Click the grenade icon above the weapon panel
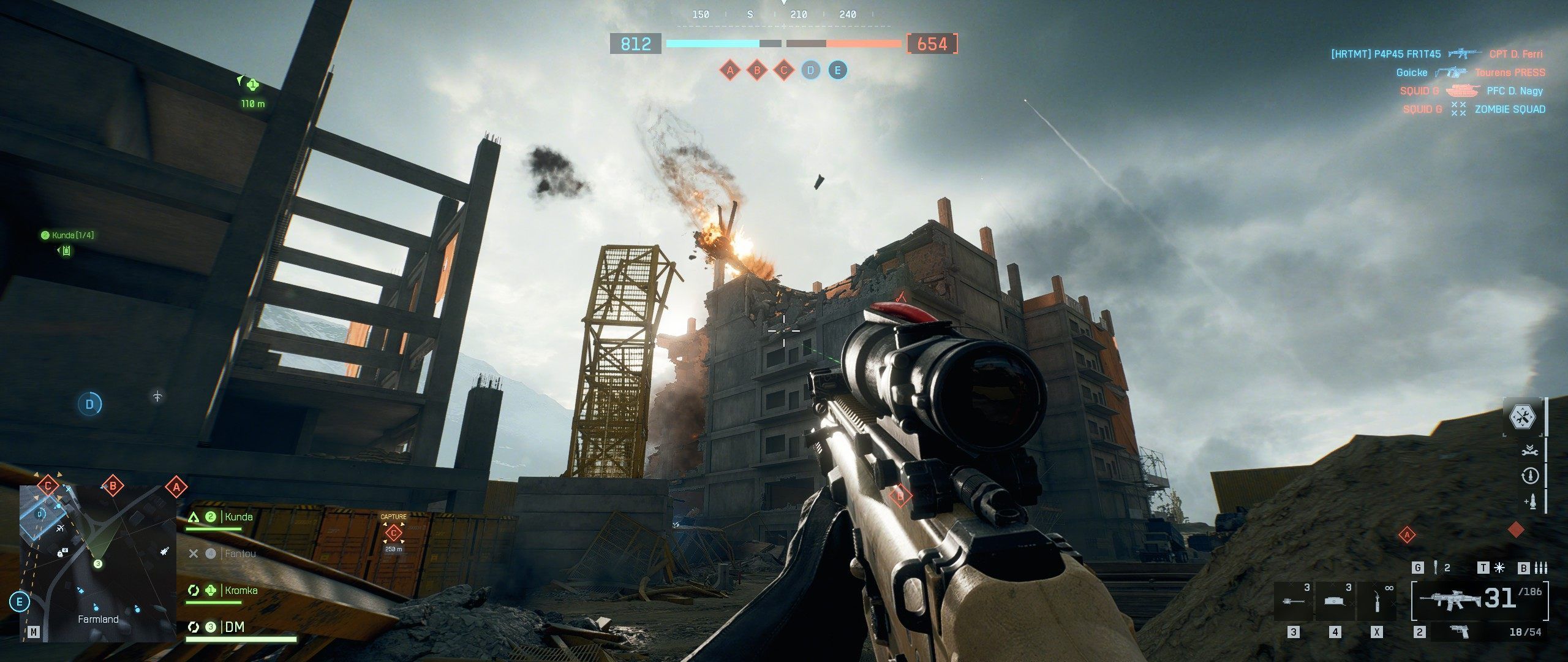The height and width of the screenshot is (662, 1568). (x=1436, y=568)
